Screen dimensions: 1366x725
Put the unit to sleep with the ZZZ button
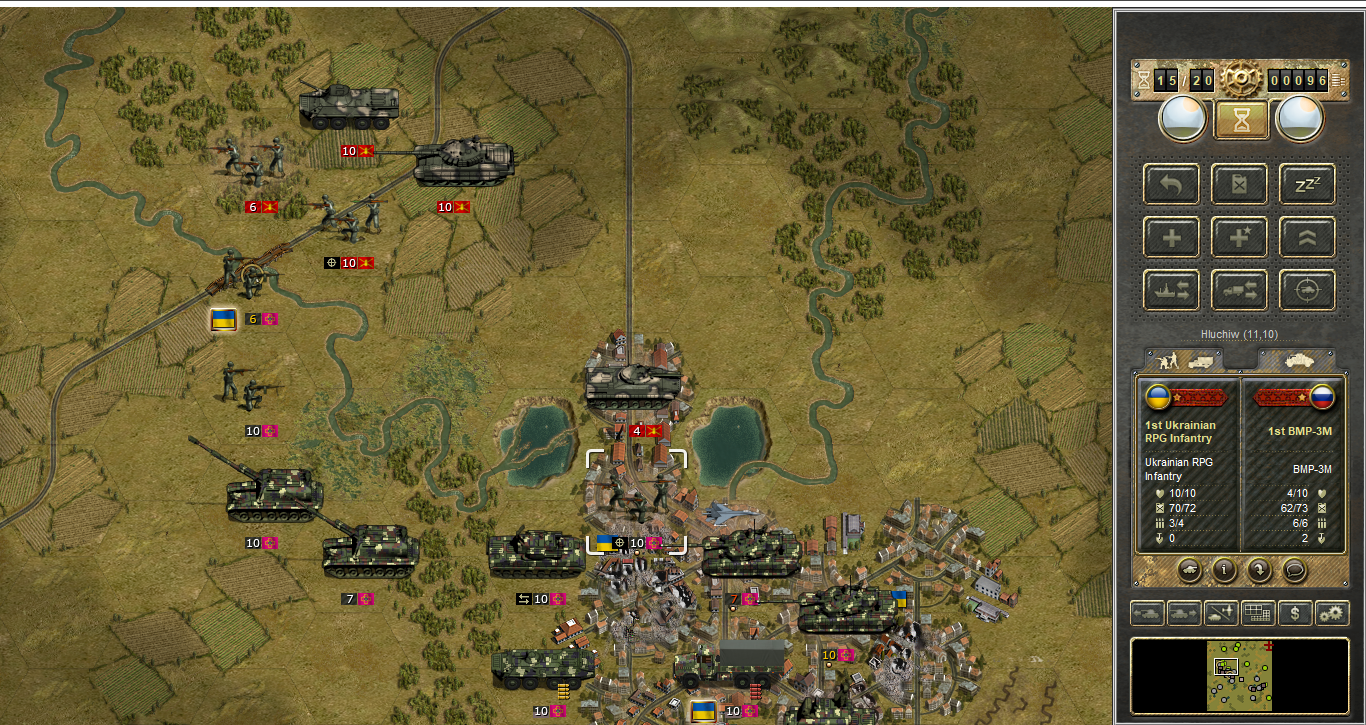[x=1307, y=184]
